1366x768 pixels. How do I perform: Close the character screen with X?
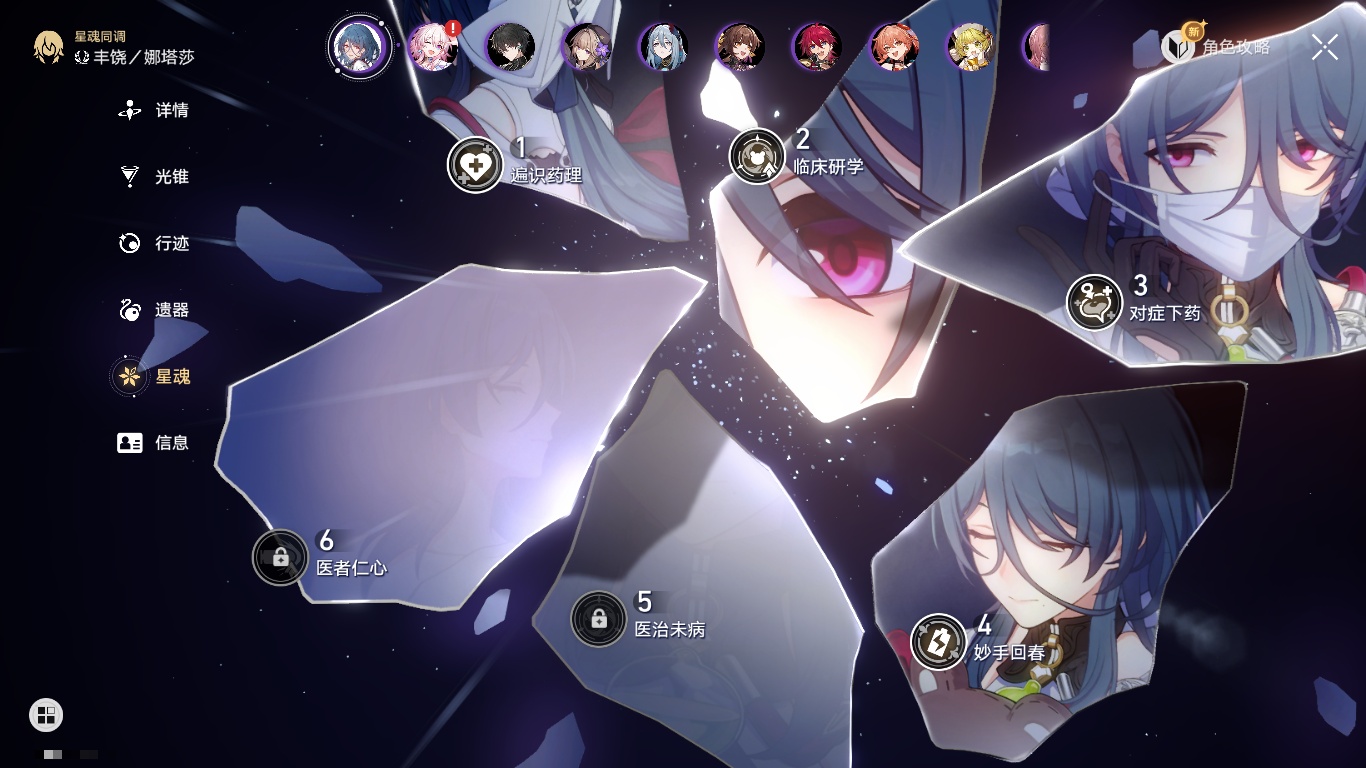(1325, 46)
